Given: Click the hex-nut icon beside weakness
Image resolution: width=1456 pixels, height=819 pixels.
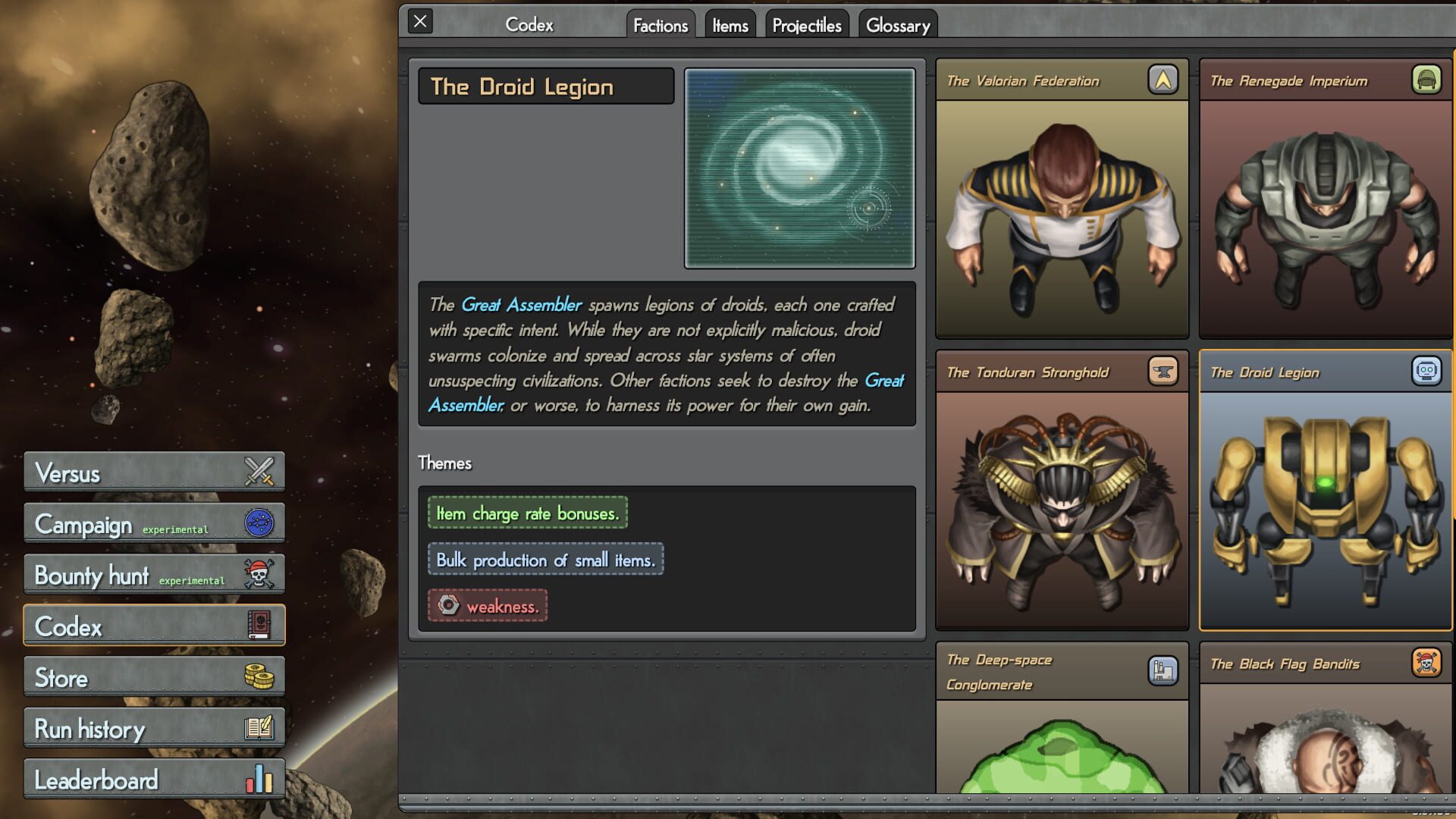Looking at the screenshot, I should [x=448, y=605].
